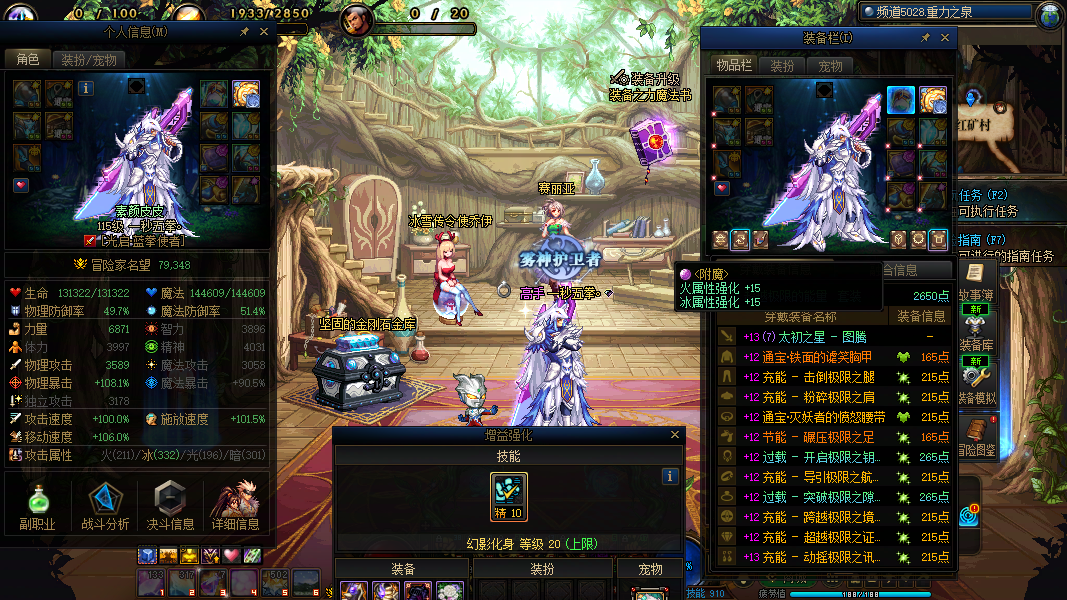1067x600 pixels.
Task: Close the 个人信息 character info window
Action: [264, 32]
